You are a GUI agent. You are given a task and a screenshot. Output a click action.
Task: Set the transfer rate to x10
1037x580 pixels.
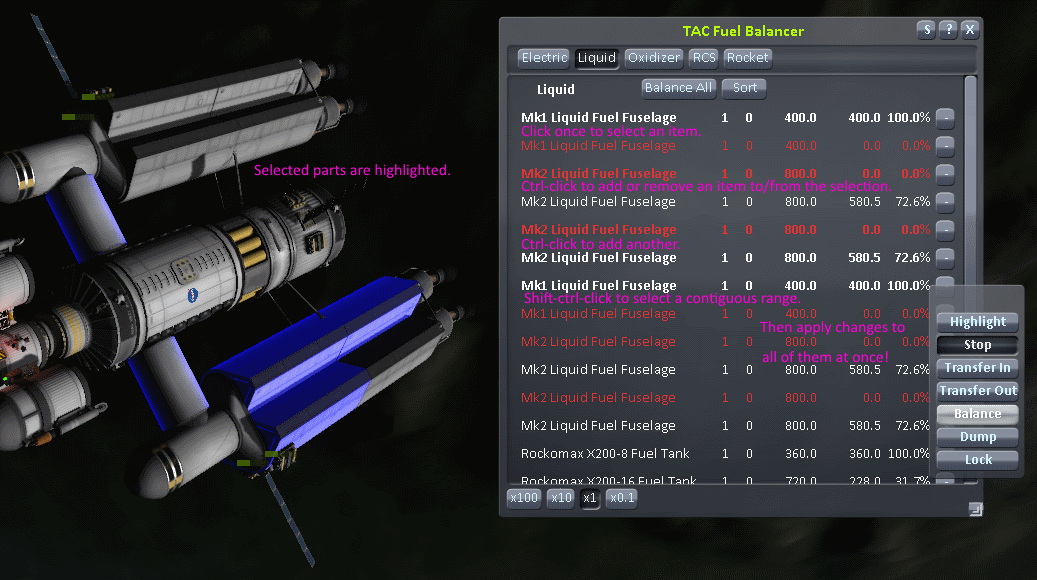tap(560, 497)
